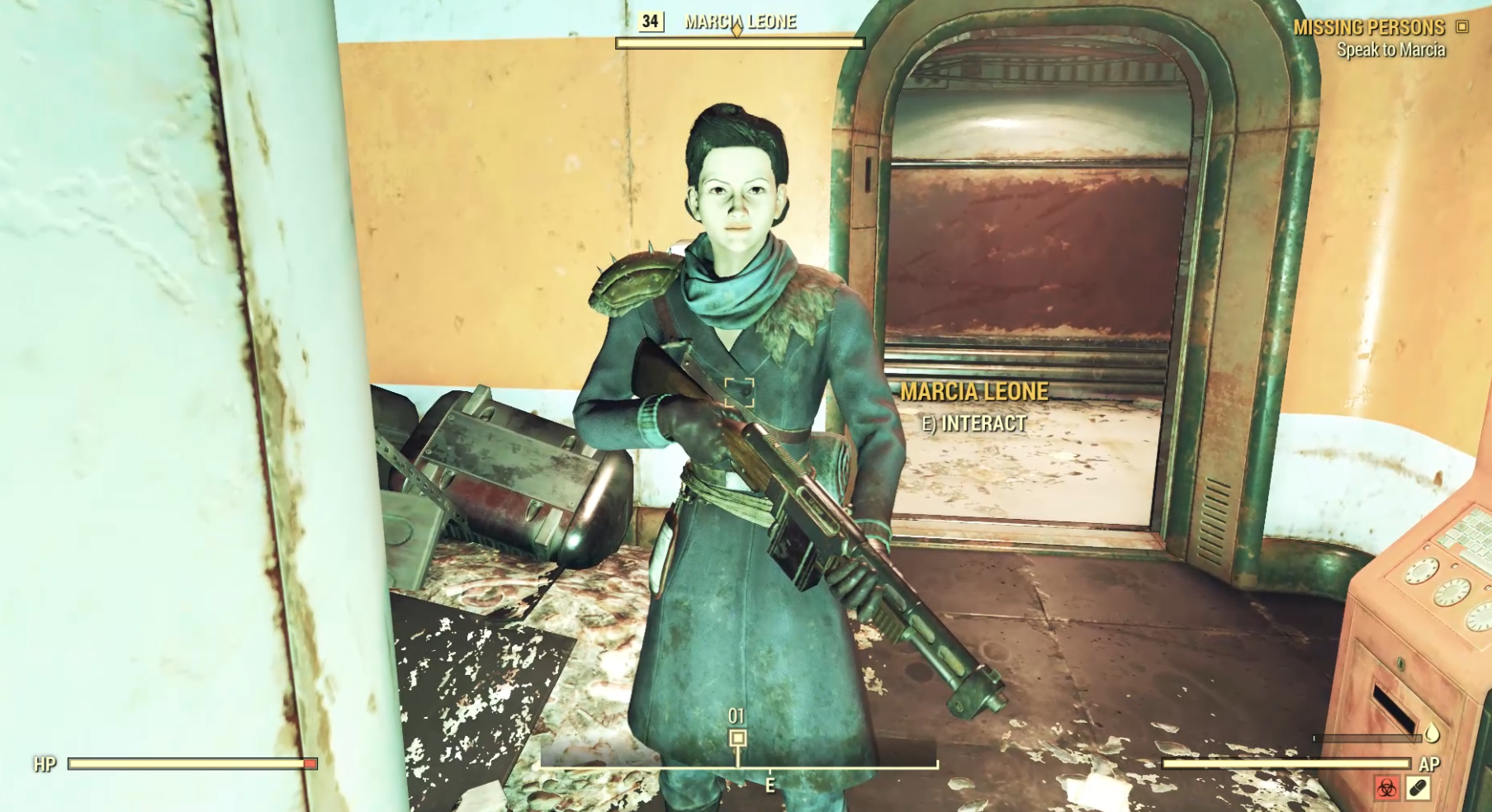Select the level 34 badge beside Marcia's name
Viewport: 1492px width, 812px height.
click(652, 23)
